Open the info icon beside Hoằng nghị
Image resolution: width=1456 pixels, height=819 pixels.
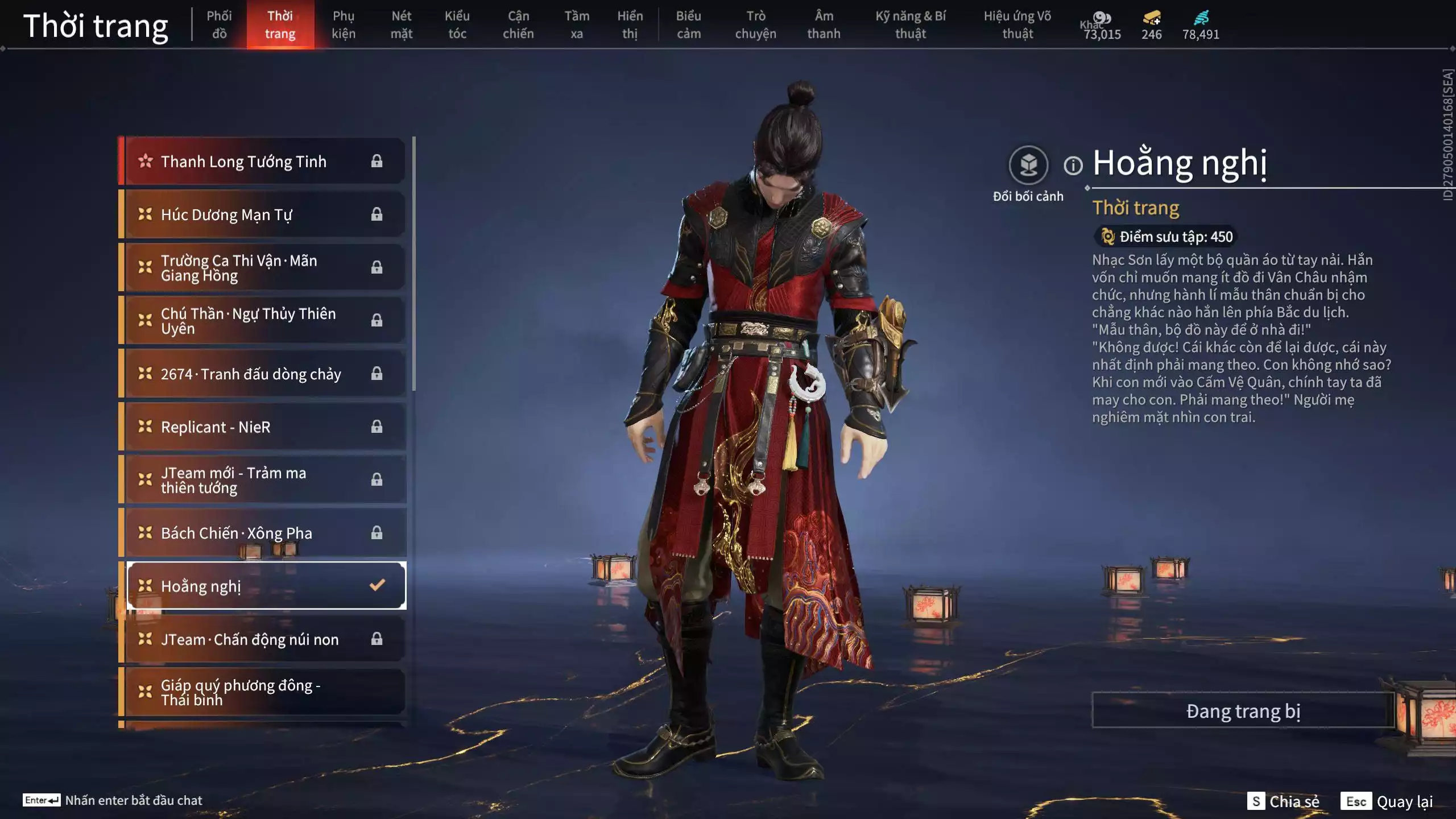[1073, 166]
